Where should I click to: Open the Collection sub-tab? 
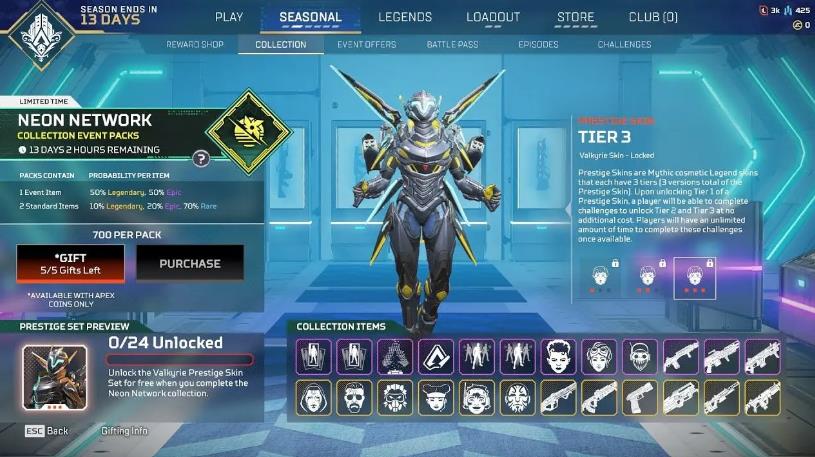point(281,45)
